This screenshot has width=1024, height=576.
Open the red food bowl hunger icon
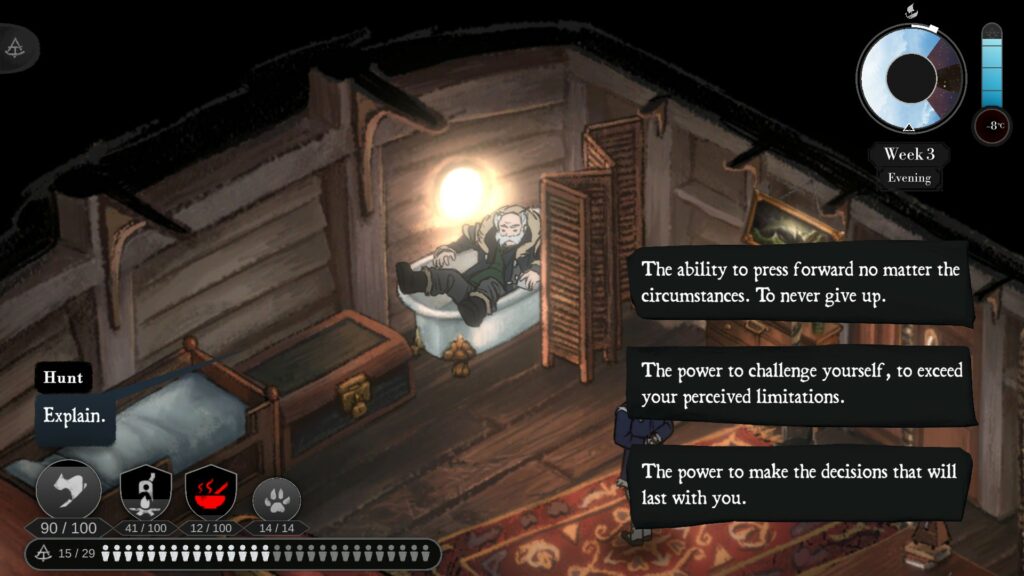[x=210, y=491]
